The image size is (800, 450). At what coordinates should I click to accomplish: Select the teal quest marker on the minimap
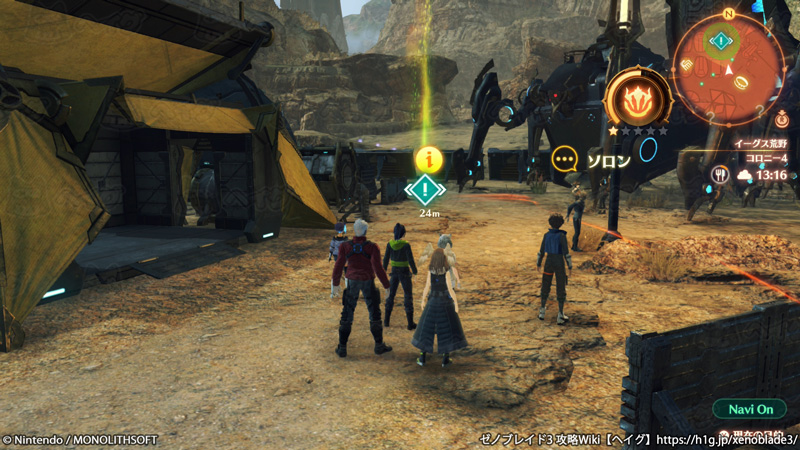coord(721,41)
